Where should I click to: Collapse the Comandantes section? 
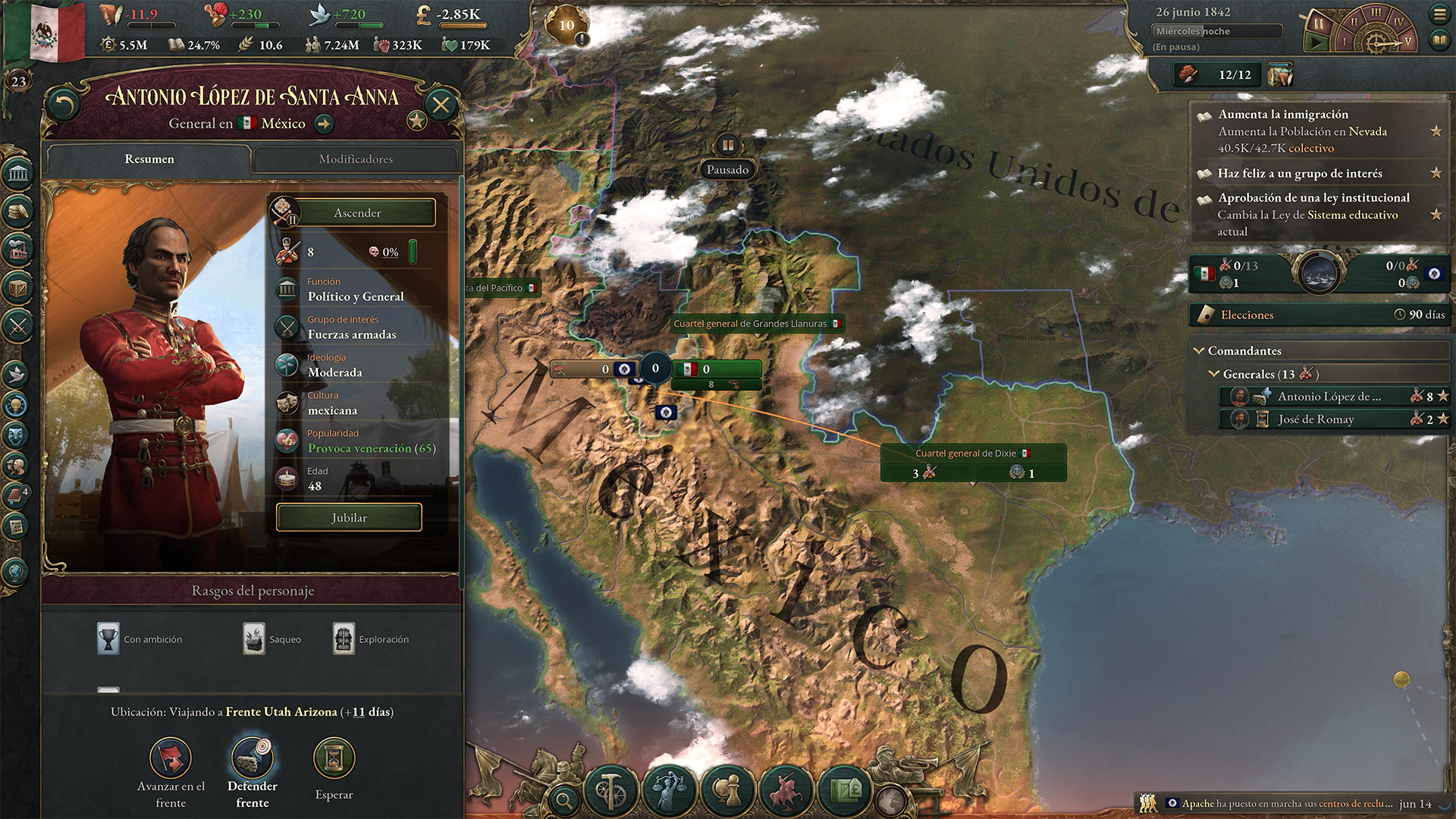pyautogui.click(x=1200, y=351)
